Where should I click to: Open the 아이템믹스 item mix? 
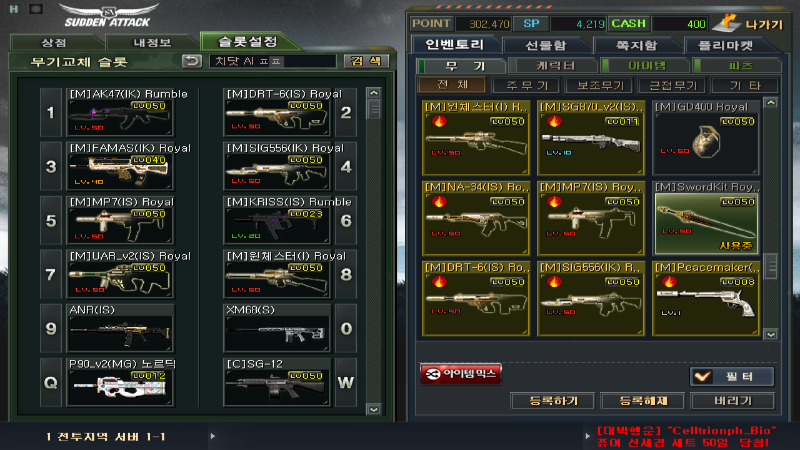(461, 374)
